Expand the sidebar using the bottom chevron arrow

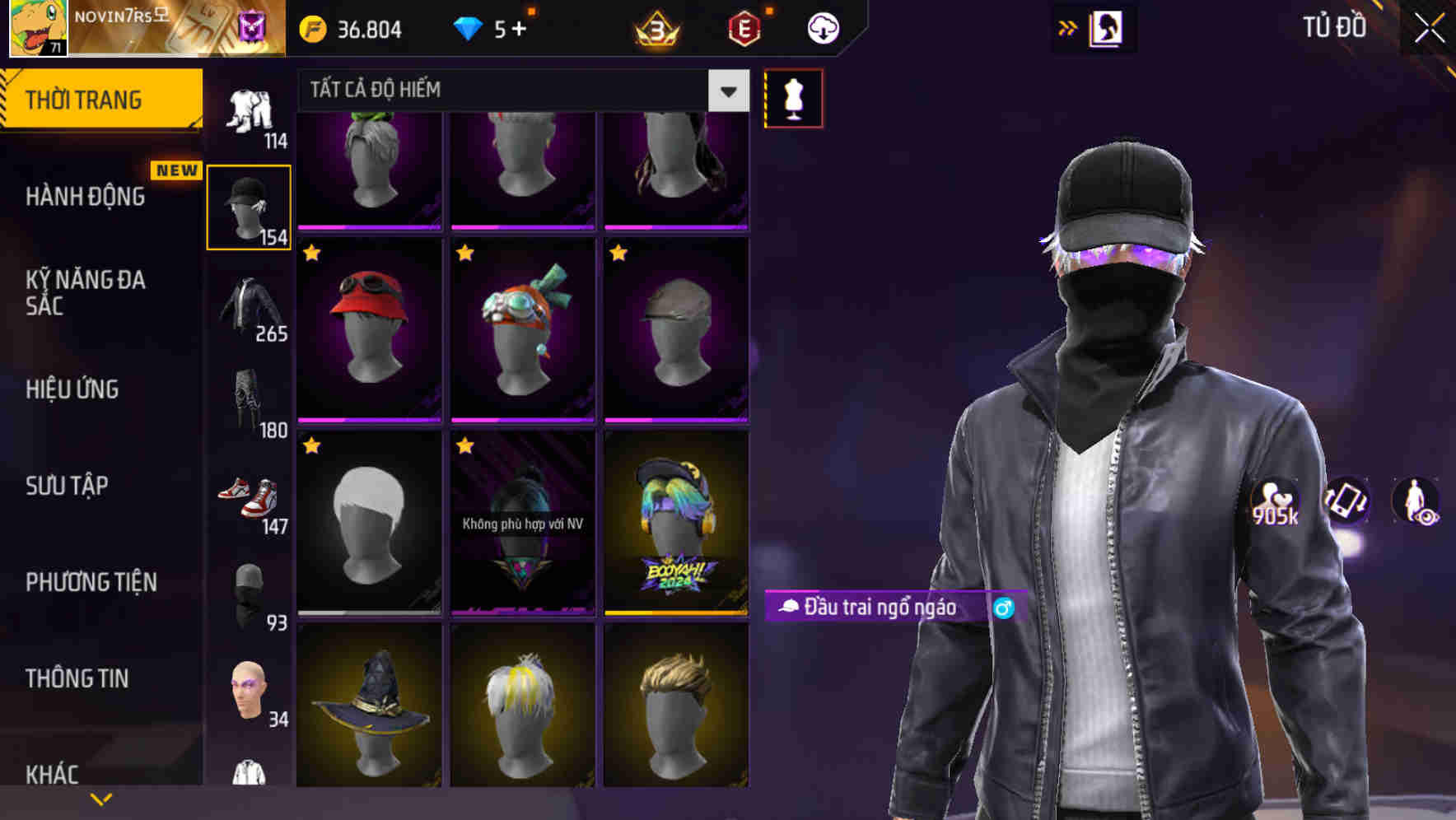coord(101,798)
